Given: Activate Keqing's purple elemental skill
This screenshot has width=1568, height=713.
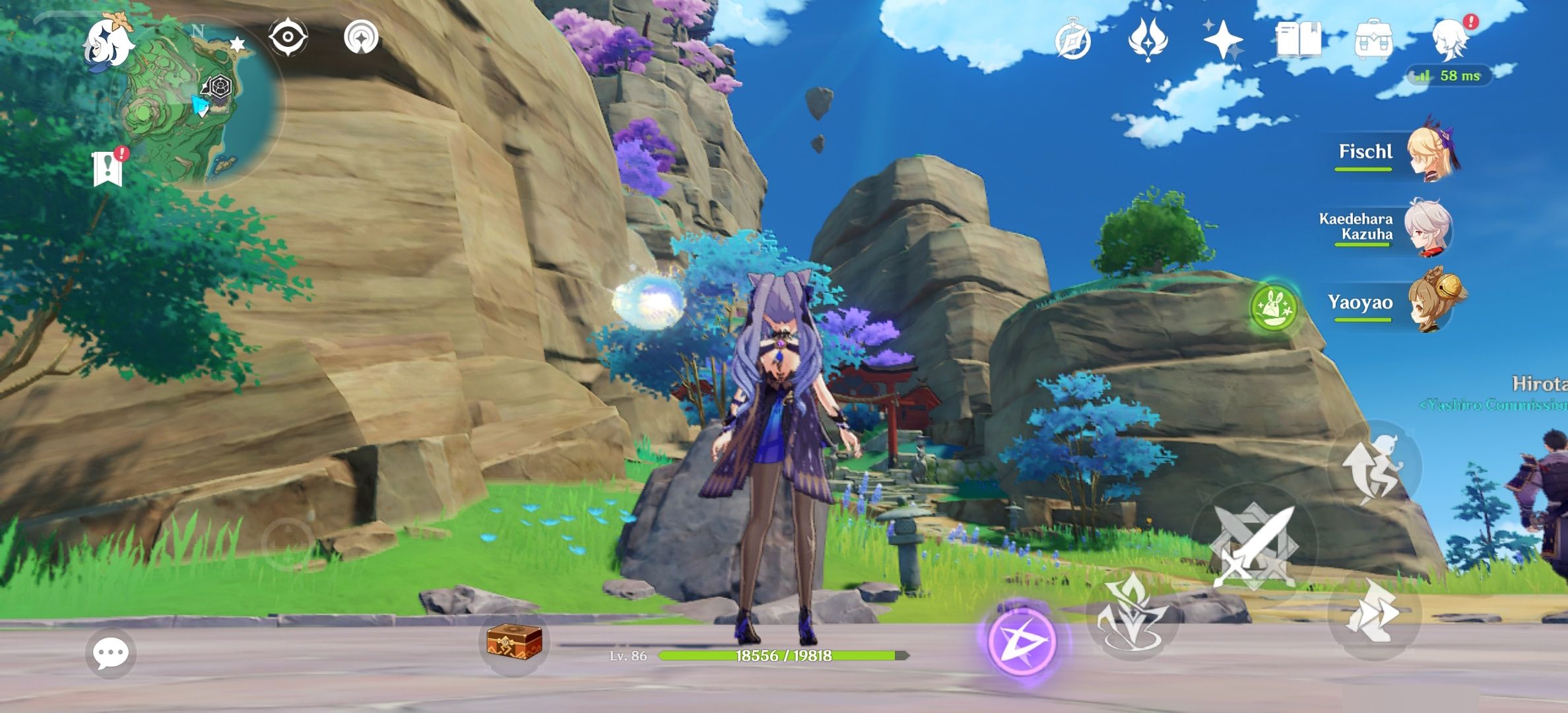Looking at the screenshot, I should pyautogui.click(x=1022, y=642).
